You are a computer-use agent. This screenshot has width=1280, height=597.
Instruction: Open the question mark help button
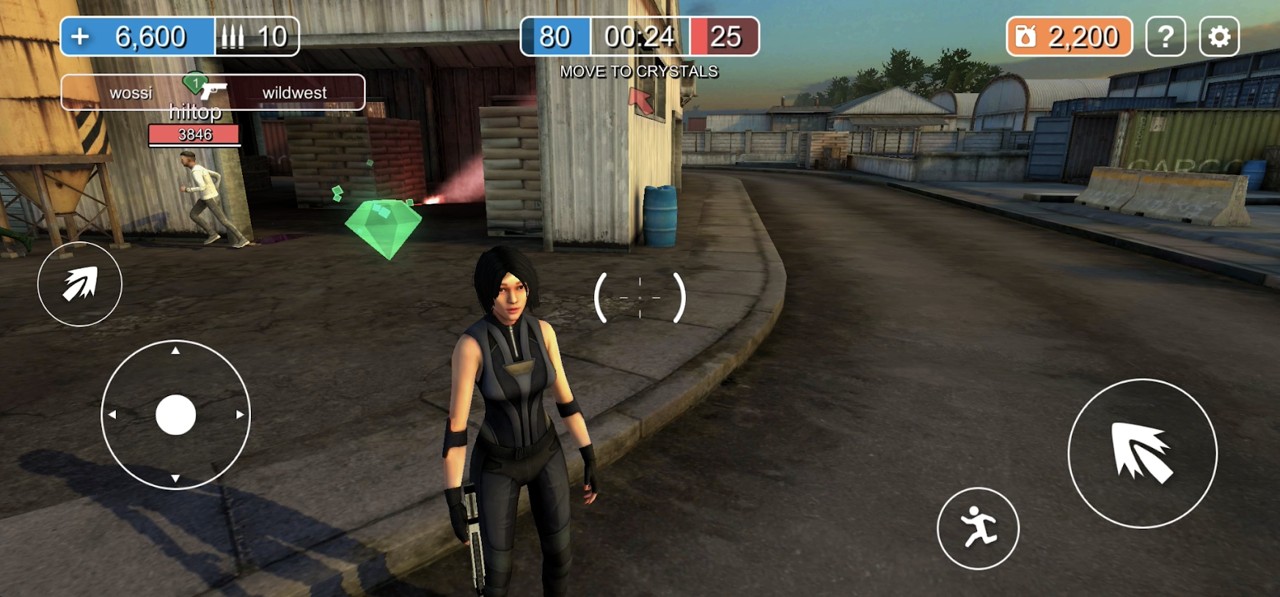coord(1165,37)
